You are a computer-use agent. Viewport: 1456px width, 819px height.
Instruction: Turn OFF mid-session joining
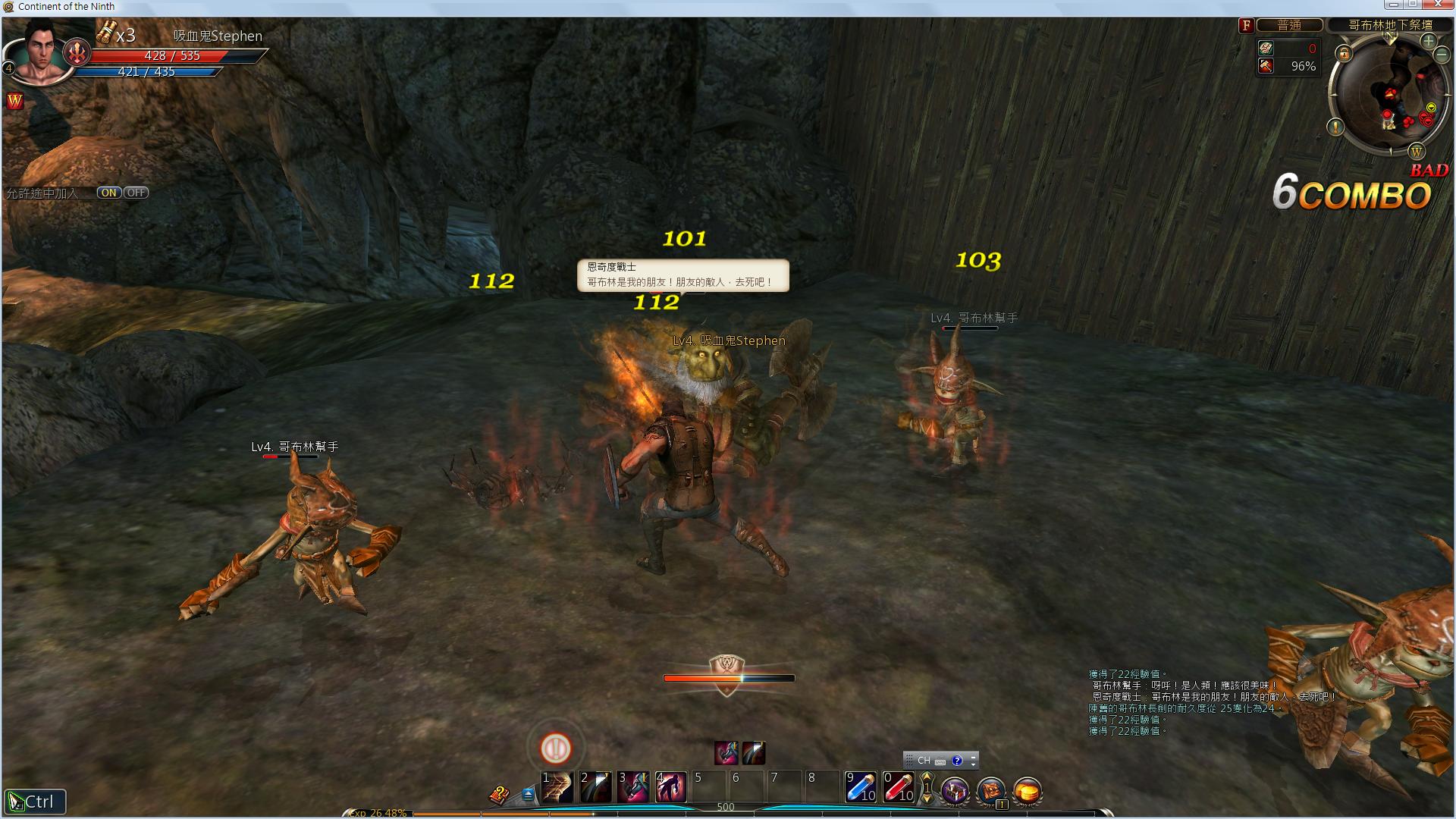136,193
